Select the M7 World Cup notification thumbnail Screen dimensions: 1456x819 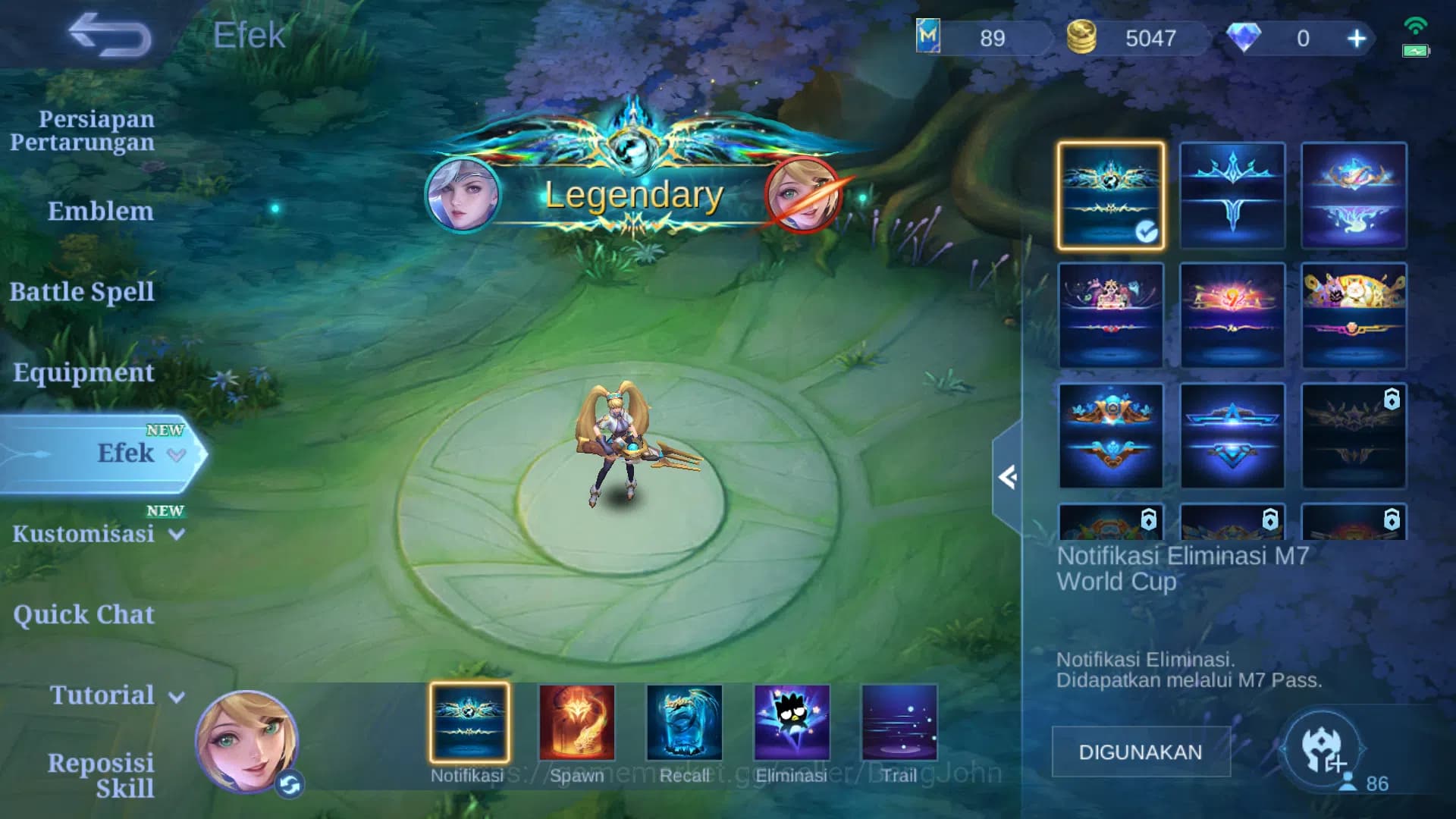1109,196
